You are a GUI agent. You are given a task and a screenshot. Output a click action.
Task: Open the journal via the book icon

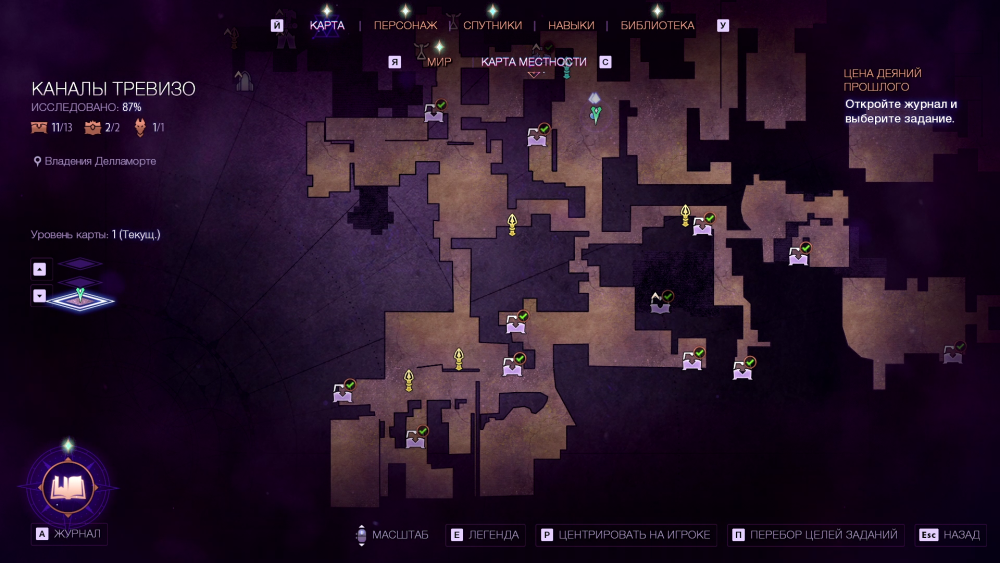pyautogui.click(x=68, y=488)
